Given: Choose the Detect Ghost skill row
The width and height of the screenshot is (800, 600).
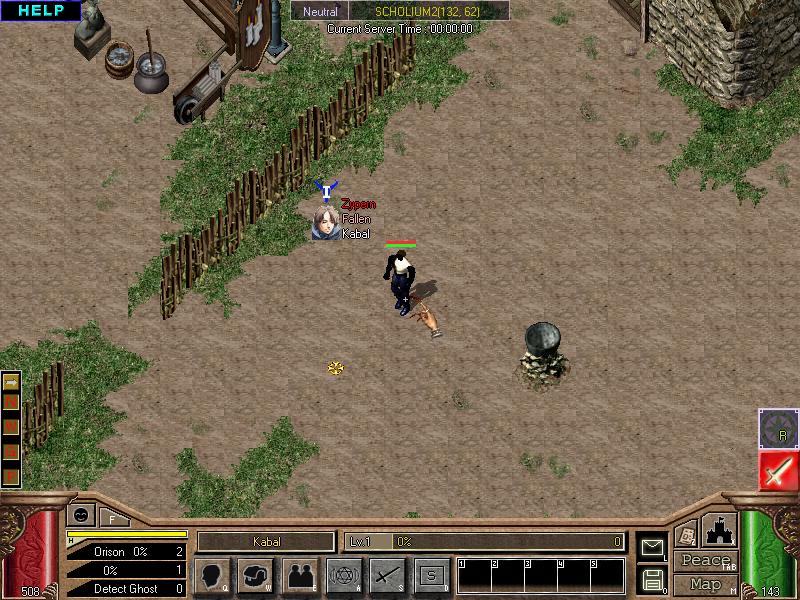Looking at the screenshot, I should click(x=127, y=589).
